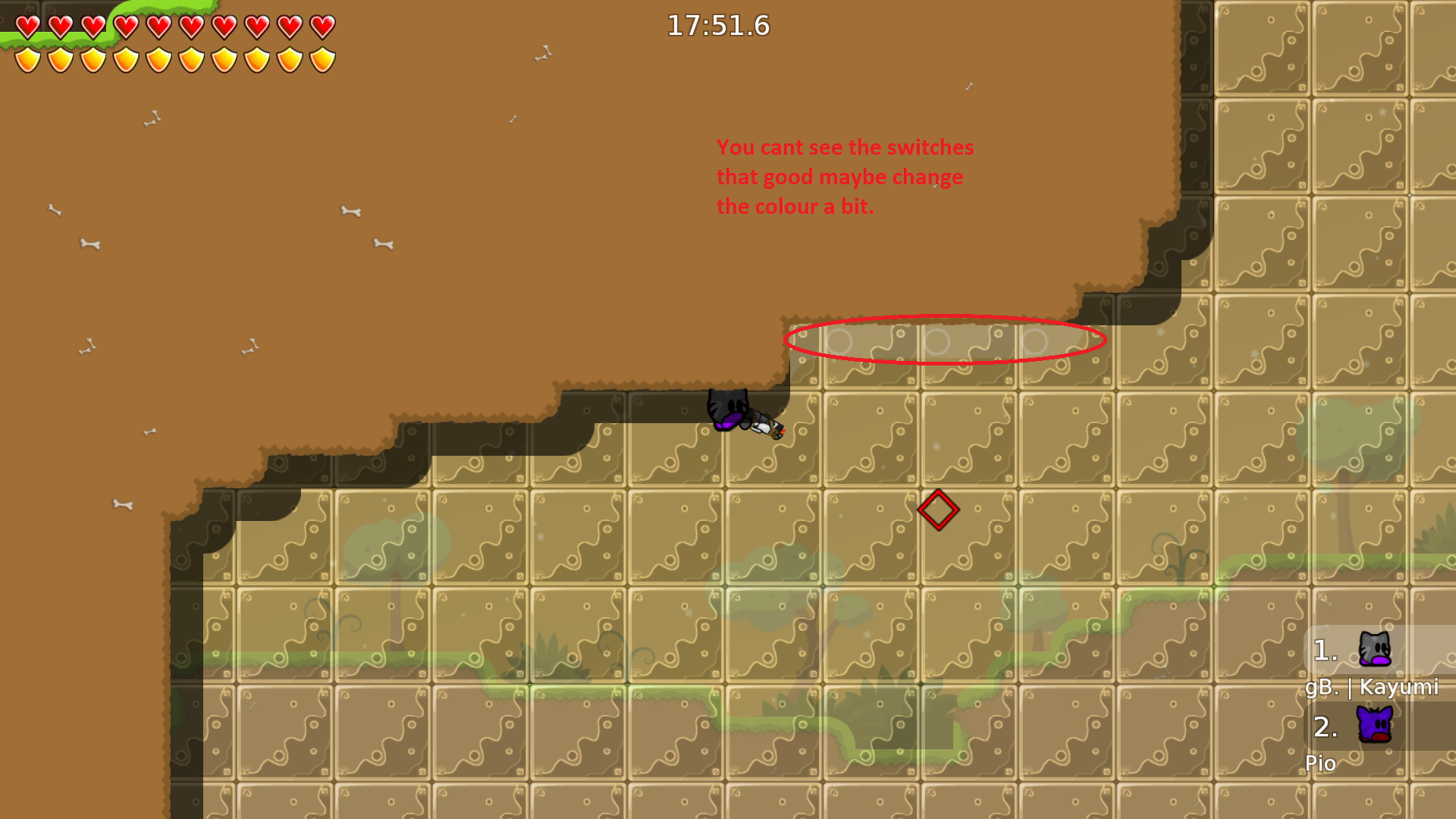Click the player character holding the gun
The image size is (1456, 819).
coord(732,413)
